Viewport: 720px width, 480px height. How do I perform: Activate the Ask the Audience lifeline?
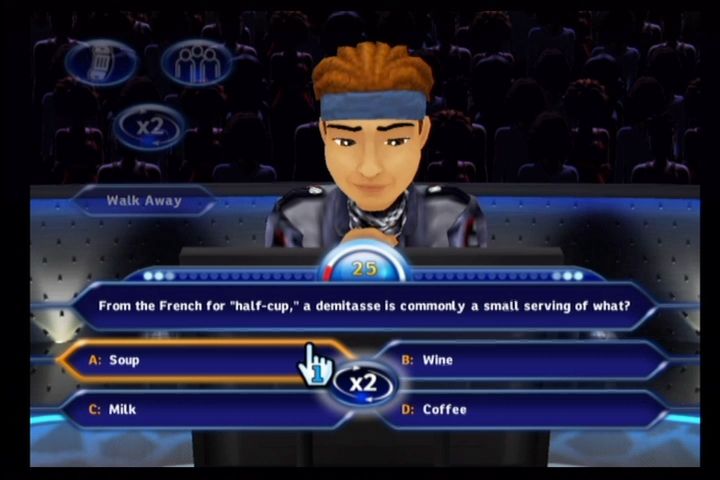[x=196, y=62]
